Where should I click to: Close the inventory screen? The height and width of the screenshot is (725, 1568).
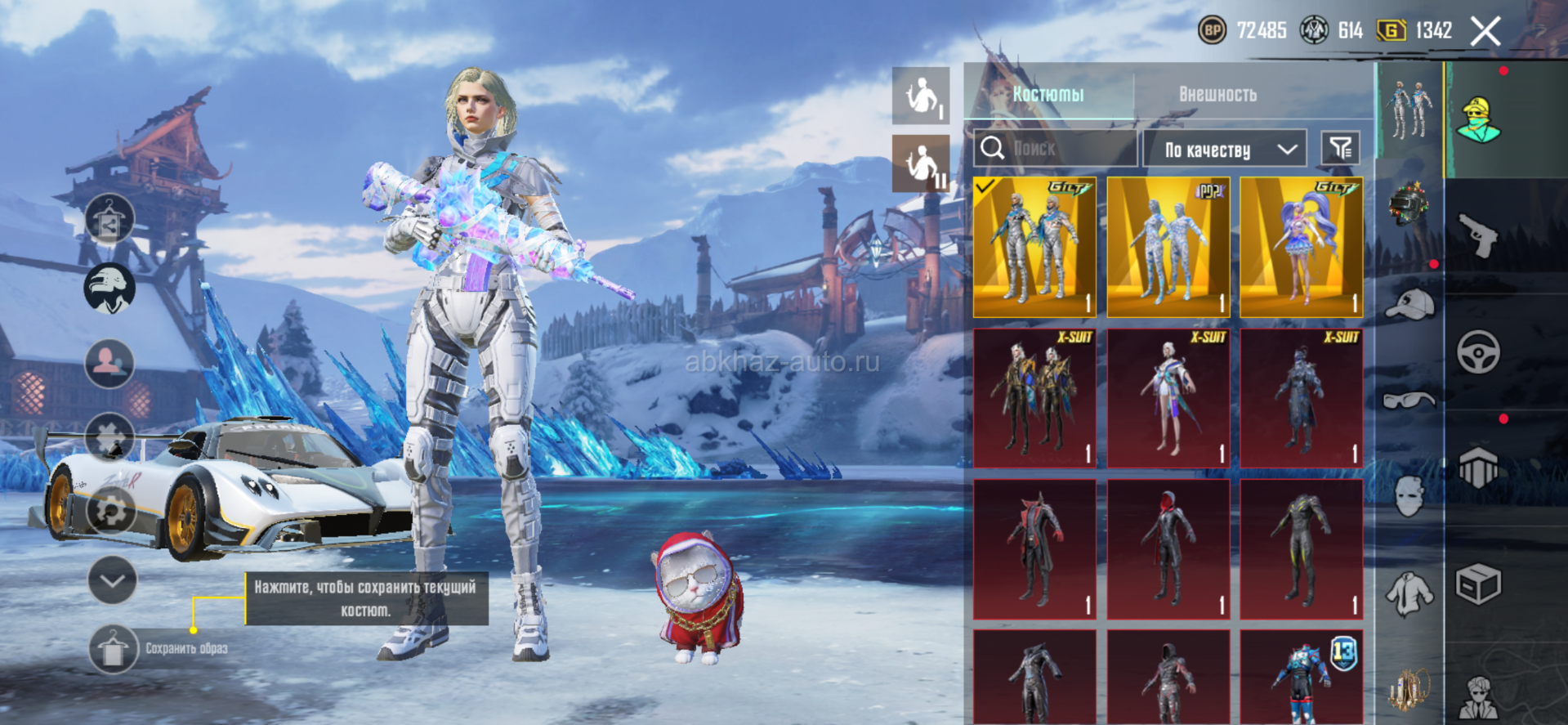[x=1485, y=32]
